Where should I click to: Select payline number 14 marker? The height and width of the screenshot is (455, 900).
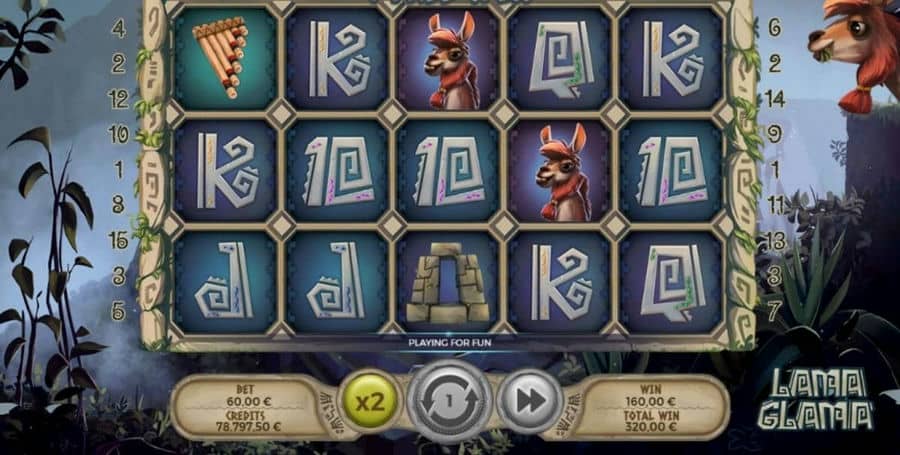coord(775,99)
